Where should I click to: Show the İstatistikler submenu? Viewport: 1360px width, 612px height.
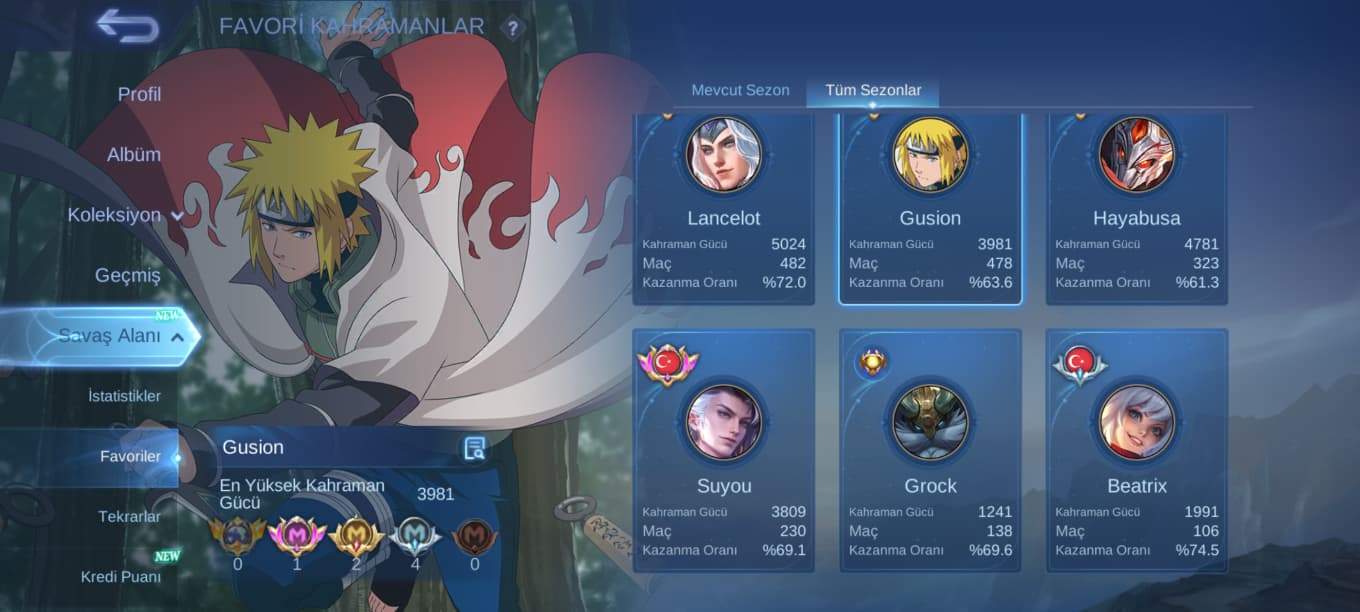(x=124, y=396)
